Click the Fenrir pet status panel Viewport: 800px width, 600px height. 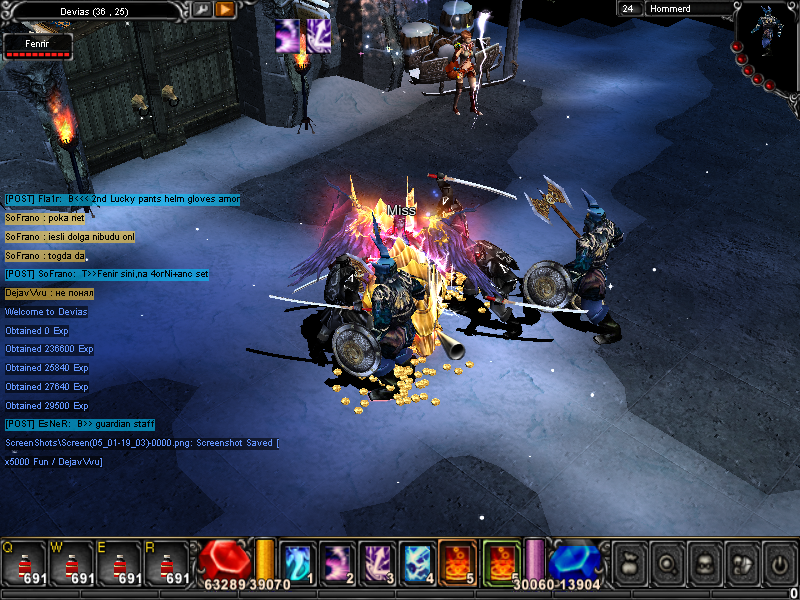[37, 47]
